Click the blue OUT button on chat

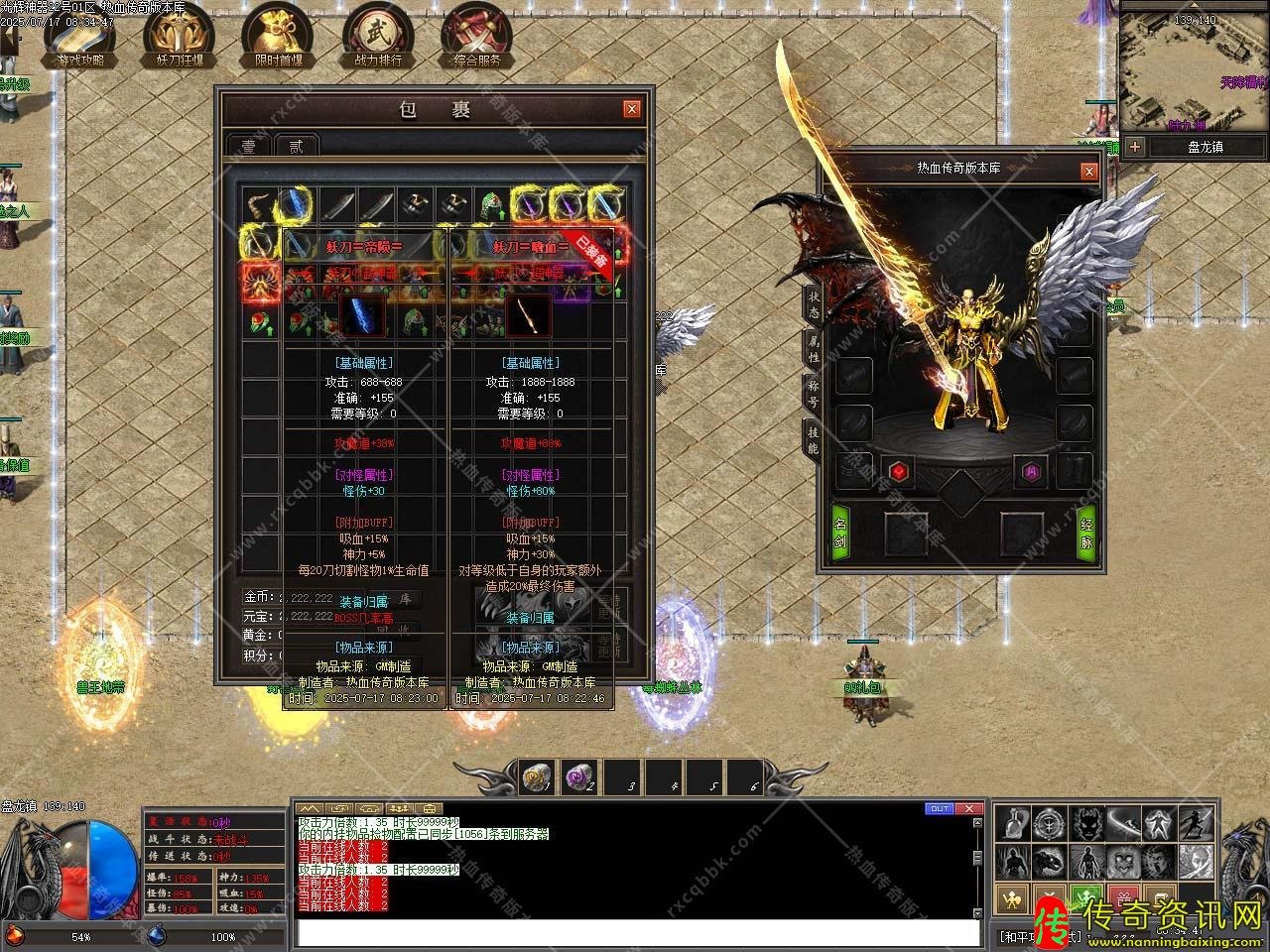(940, 809)
